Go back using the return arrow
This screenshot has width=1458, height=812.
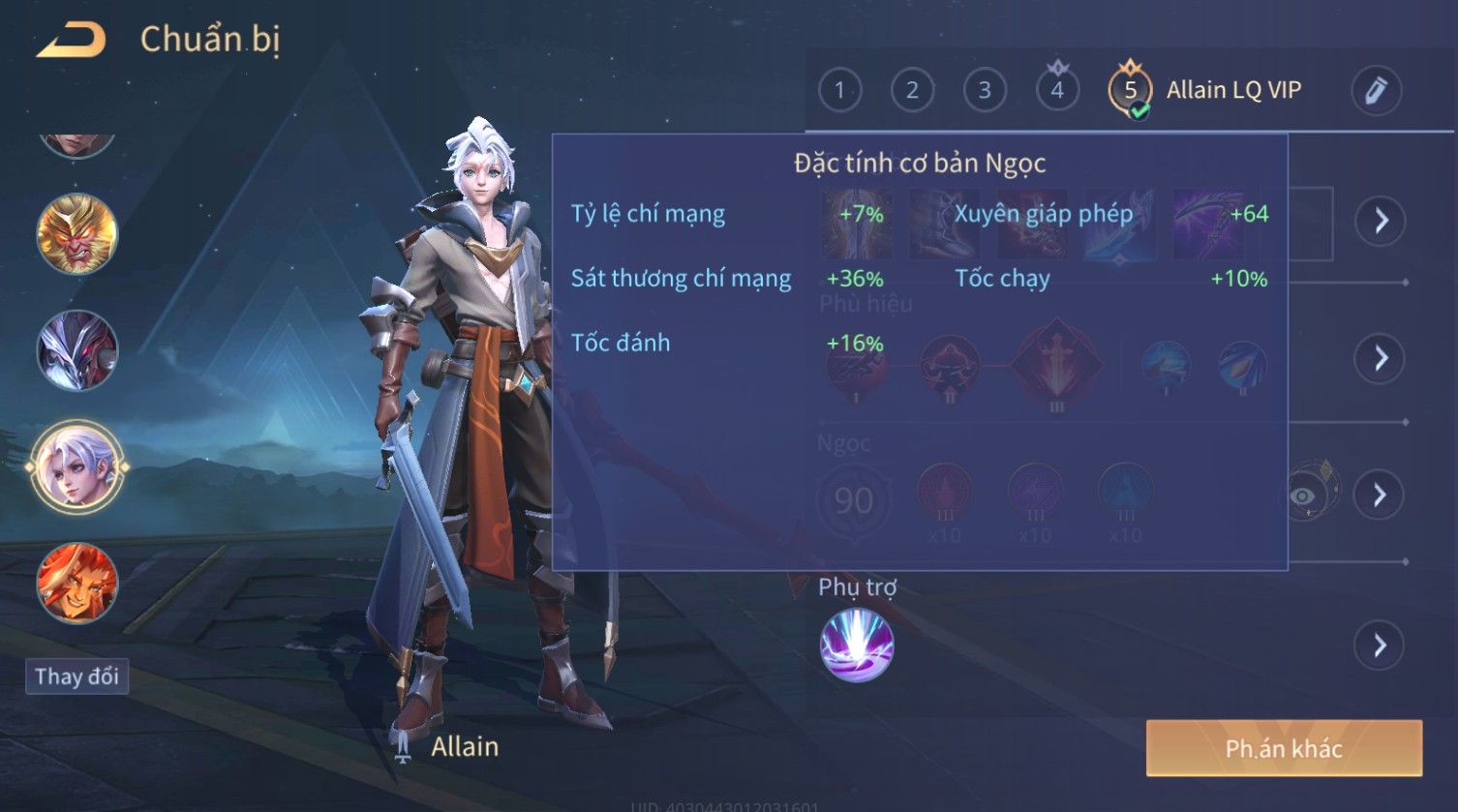pyautogui.click(x=71, y=40)
